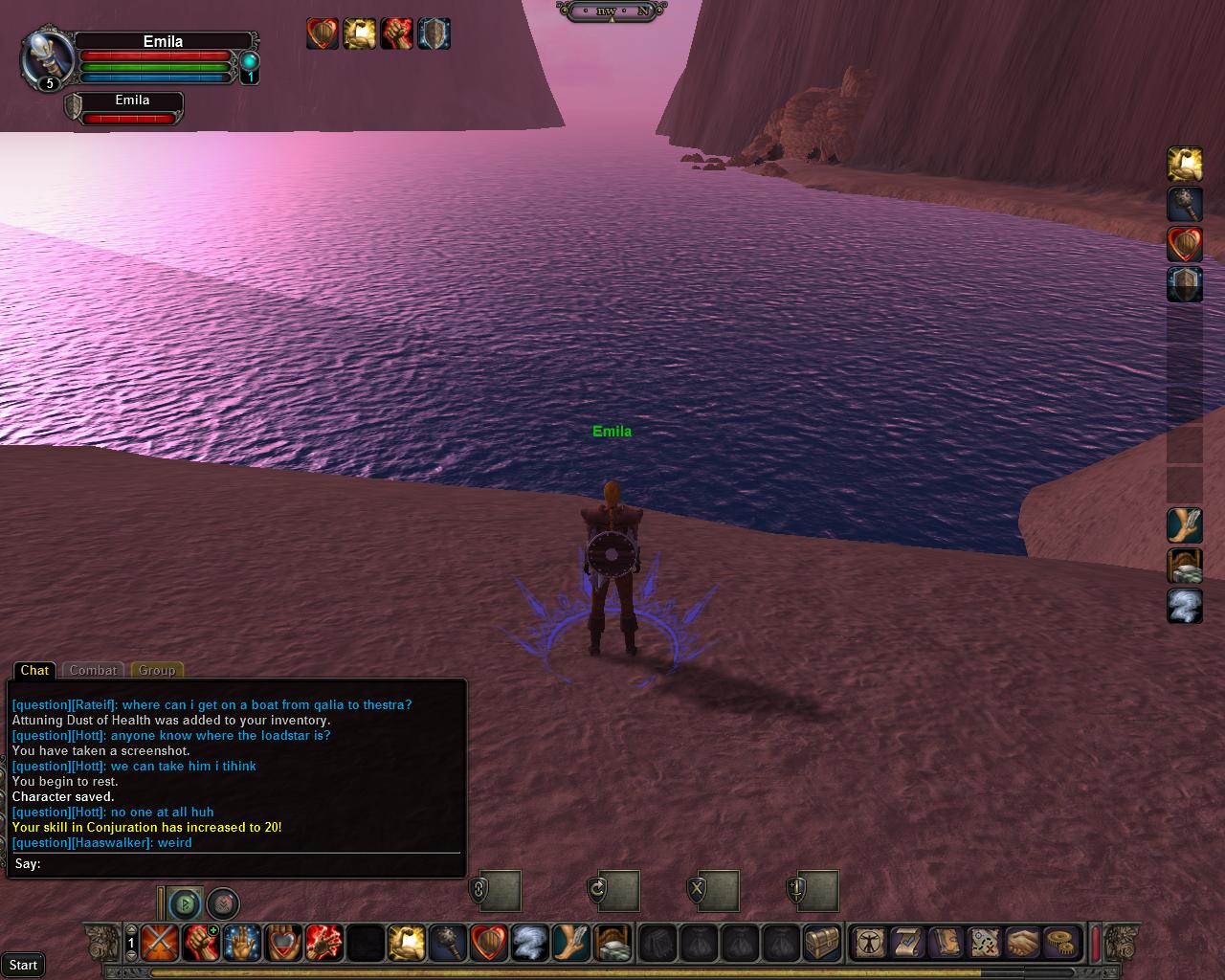Cast the tornado spell on the hotbar

tap(530, 943)
